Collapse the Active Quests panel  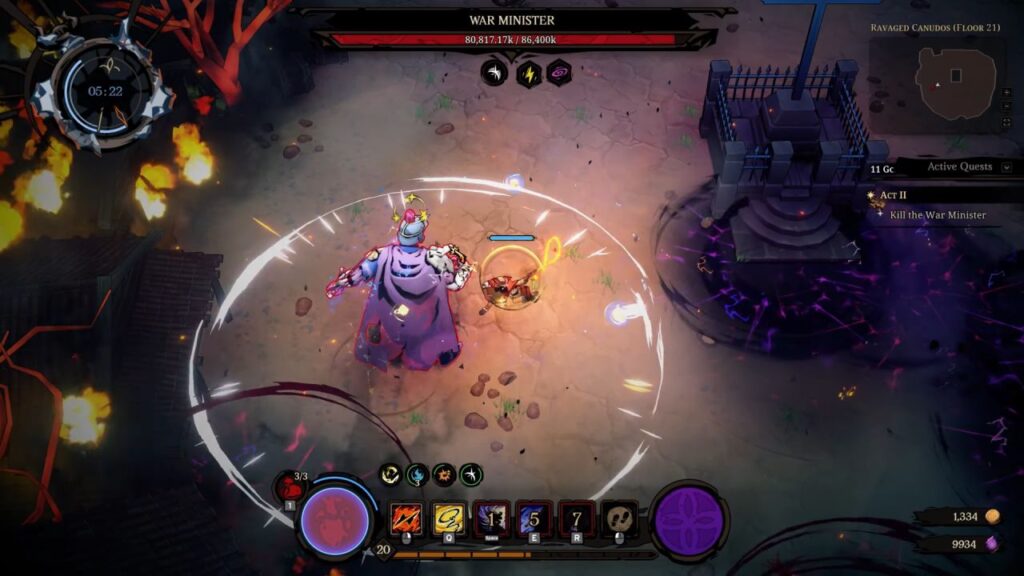coord(1006,167)
